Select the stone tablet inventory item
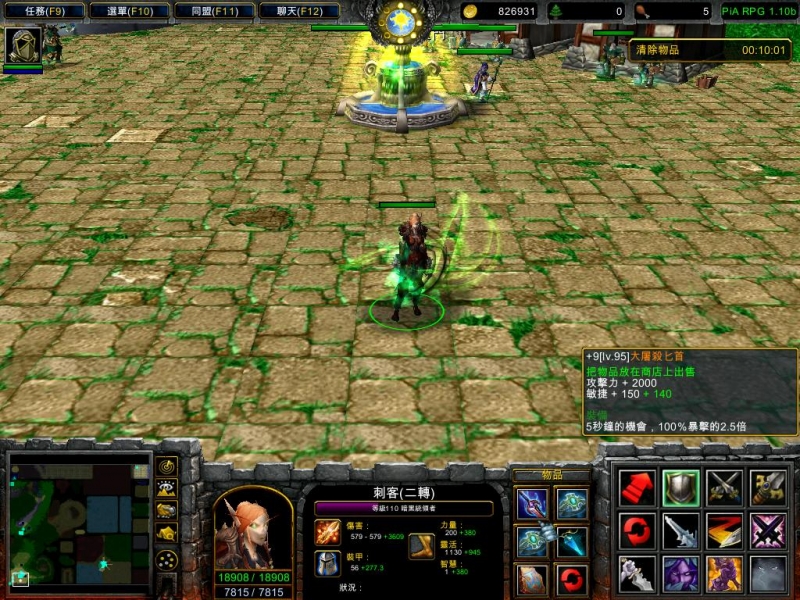The height and width of the screenshot is (600, 800). pyautogui.click(x=532, y=578)
